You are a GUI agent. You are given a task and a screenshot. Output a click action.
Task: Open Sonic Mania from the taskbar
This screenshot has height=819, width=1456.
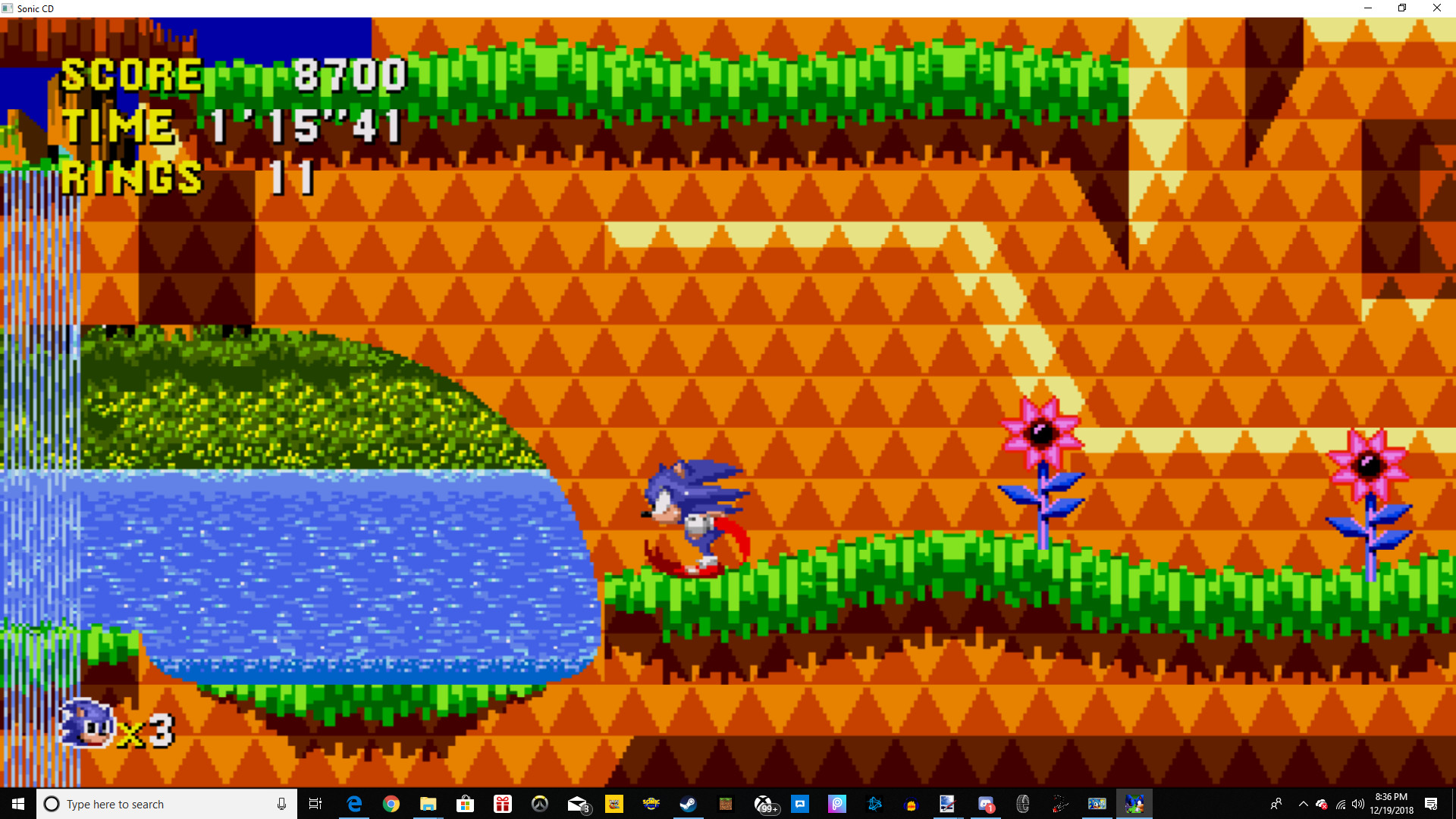650,804
